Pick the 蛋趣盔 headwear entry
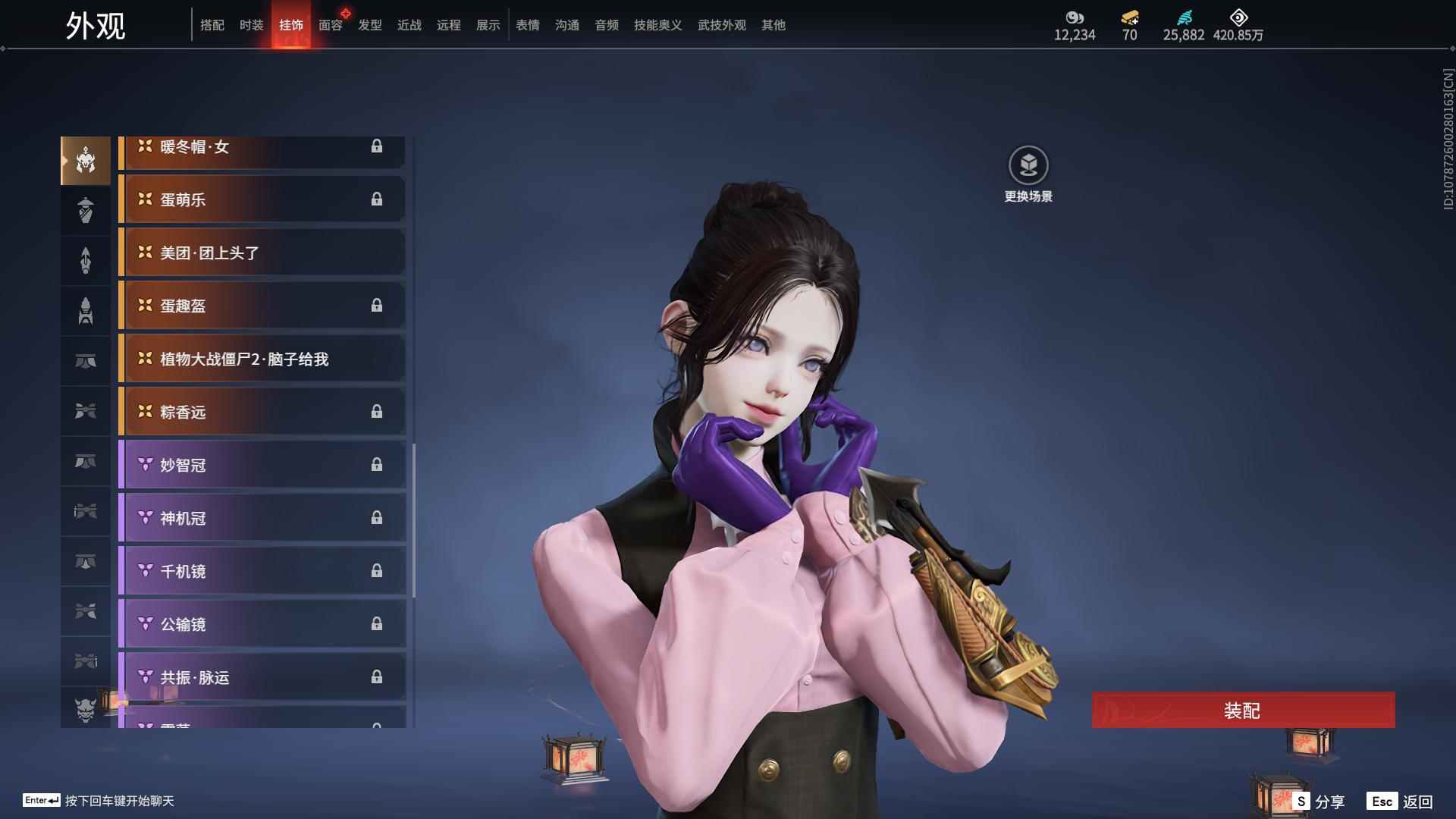This screenshot has width=1456, height=819. [x=262, y=306]
